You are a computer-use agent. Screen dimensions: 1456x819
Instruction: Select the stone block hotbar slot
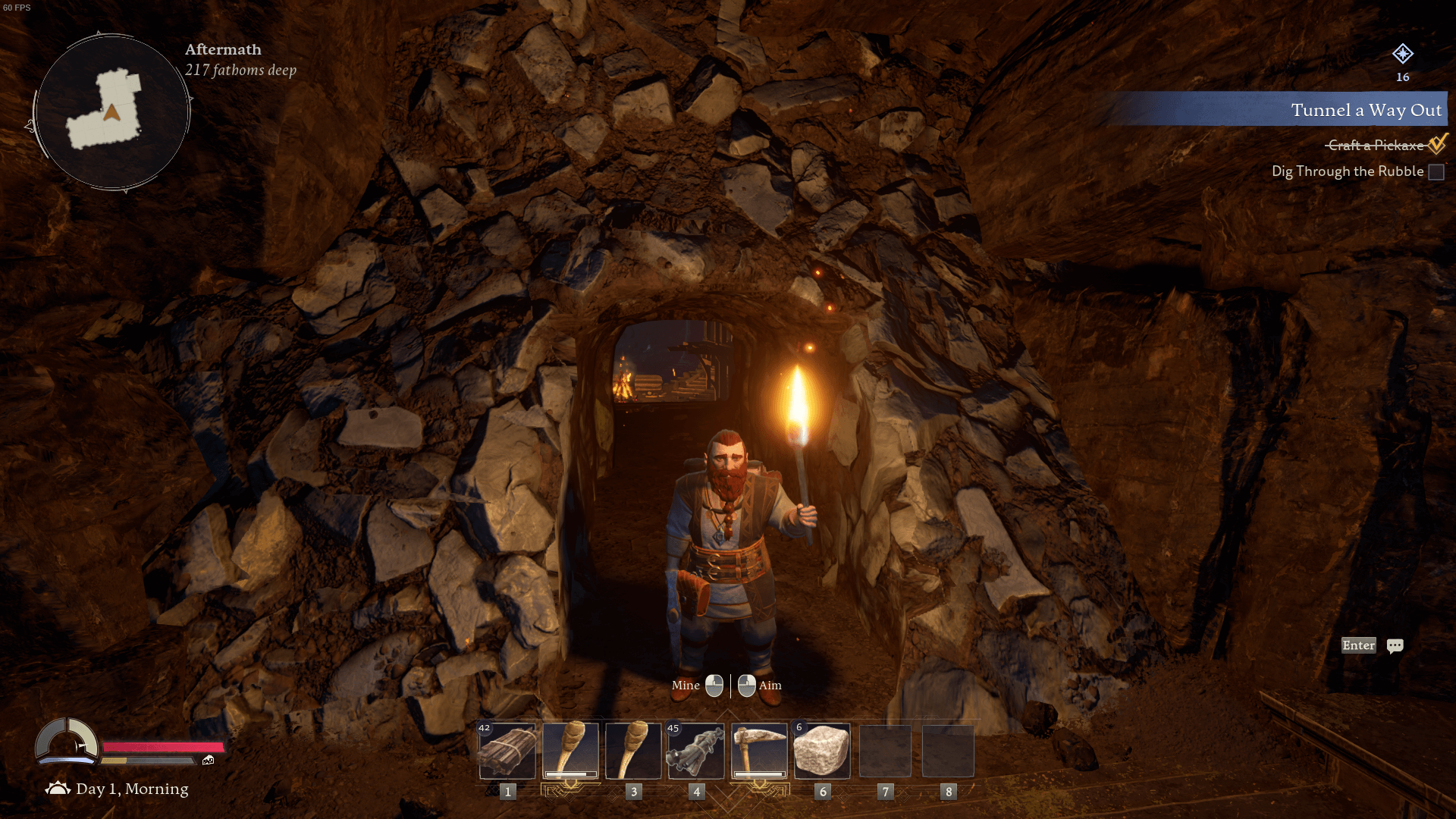tap(822, 751)
